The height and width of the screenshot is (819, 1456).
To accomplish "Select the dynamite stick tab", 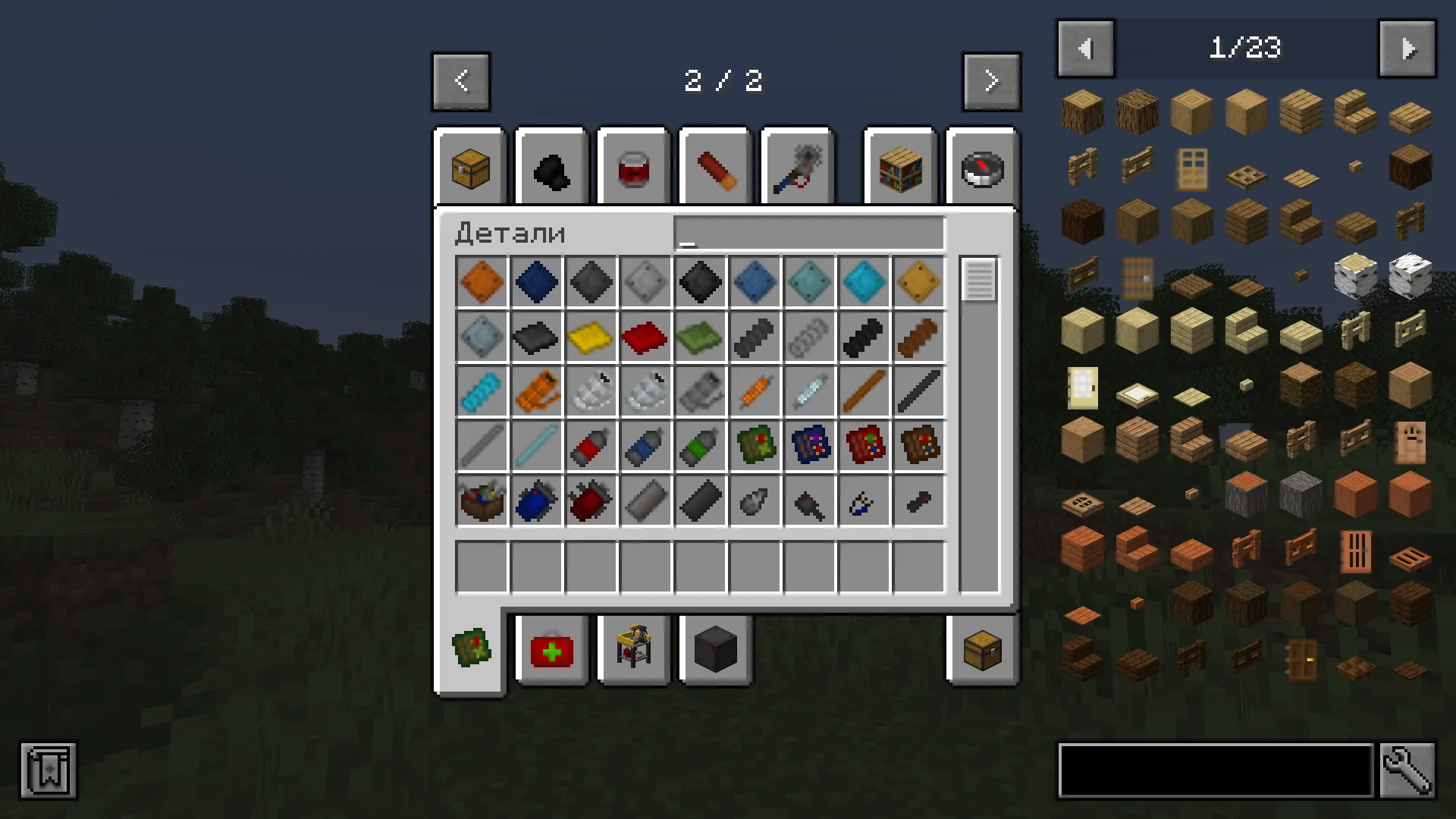I will coord(715,168).
